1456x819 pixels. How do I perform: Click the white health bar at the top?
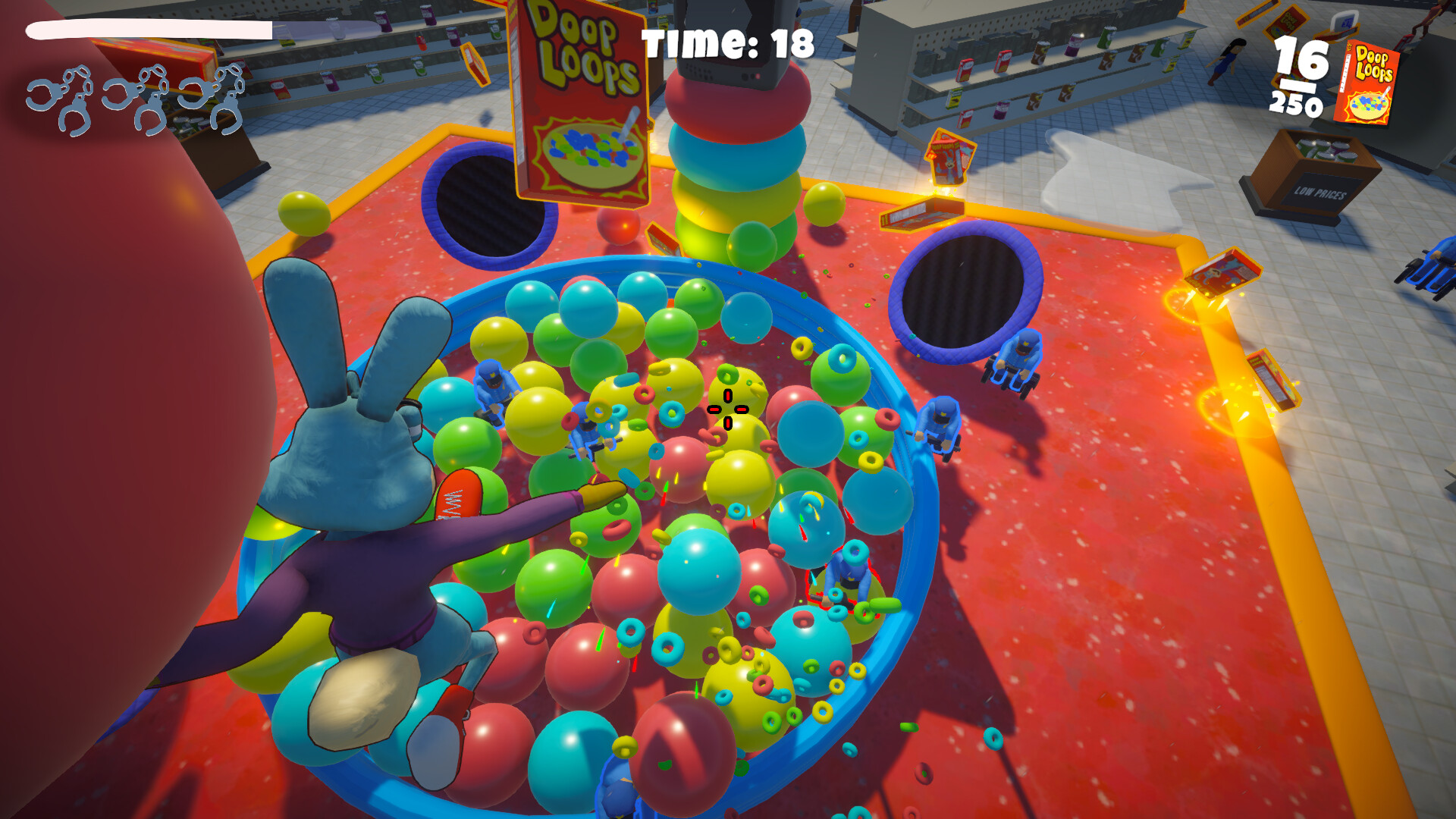[148, 30]
